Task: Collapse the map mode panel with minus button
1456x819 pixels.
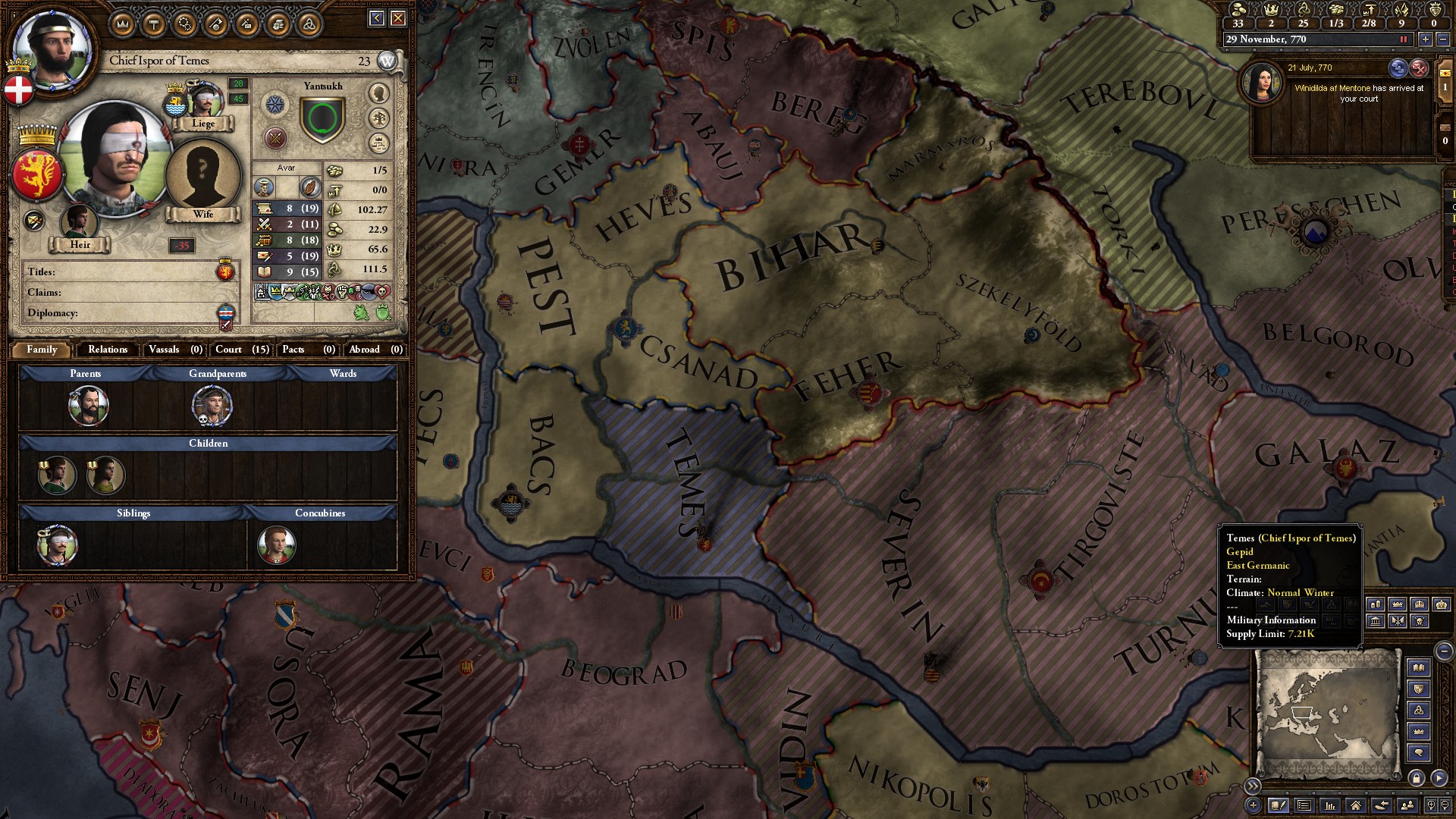Action: click(x=1444, y=651)
